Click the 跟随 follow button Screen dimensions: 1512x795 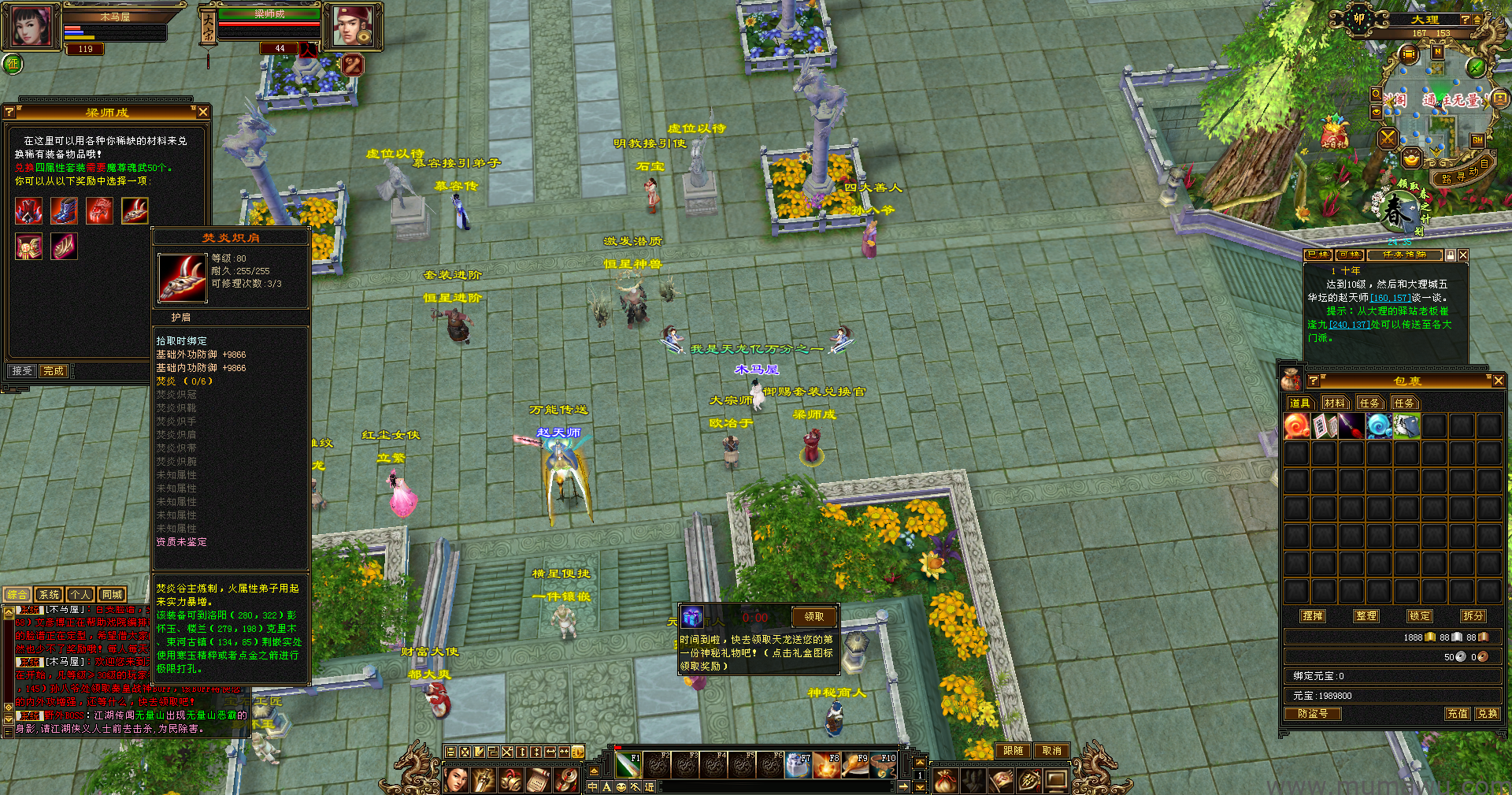1013,751
